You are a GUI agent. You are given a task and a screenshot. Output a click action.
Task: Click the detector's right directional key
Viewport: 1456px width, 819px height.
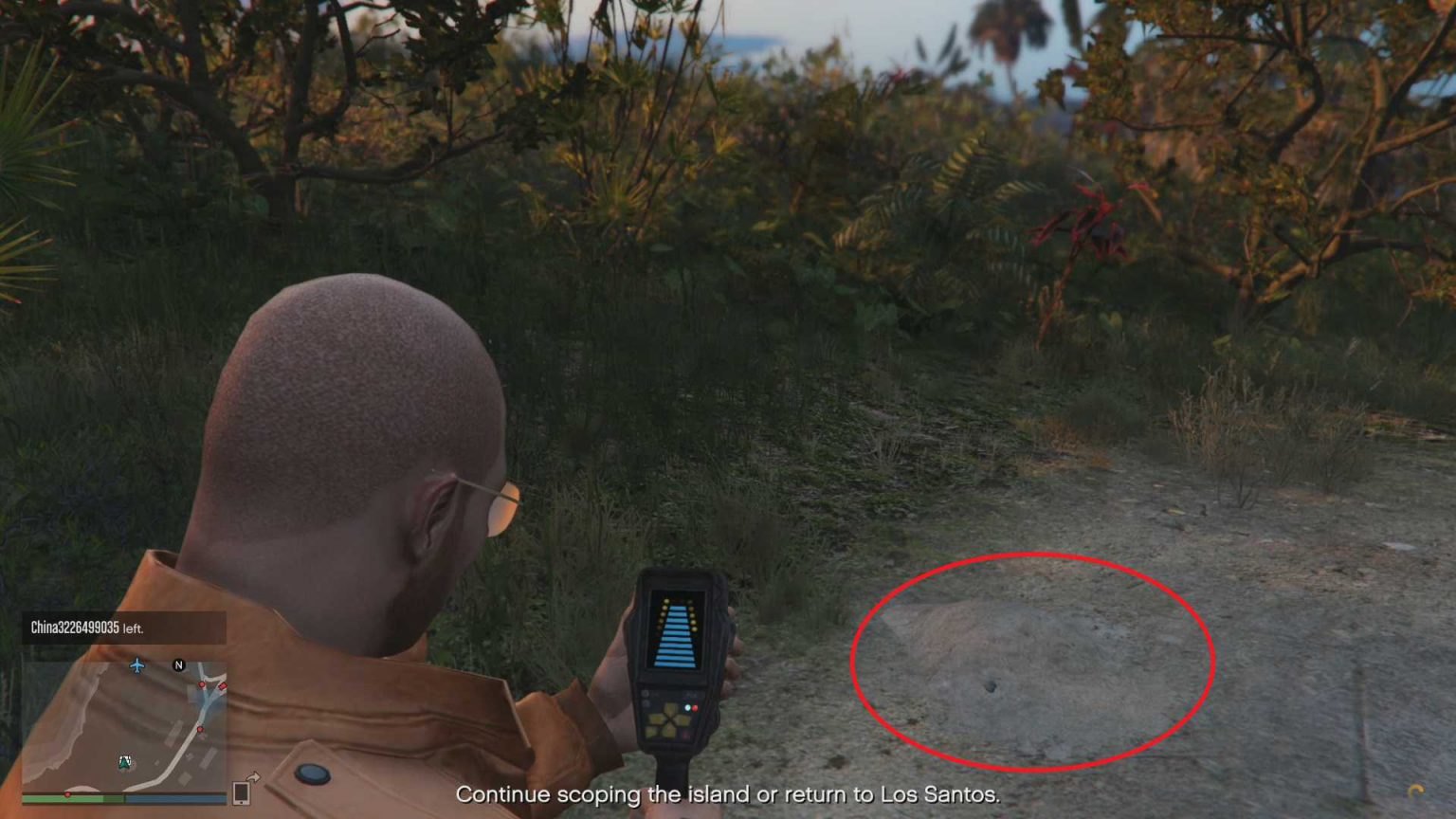click(x=683, y=720)
